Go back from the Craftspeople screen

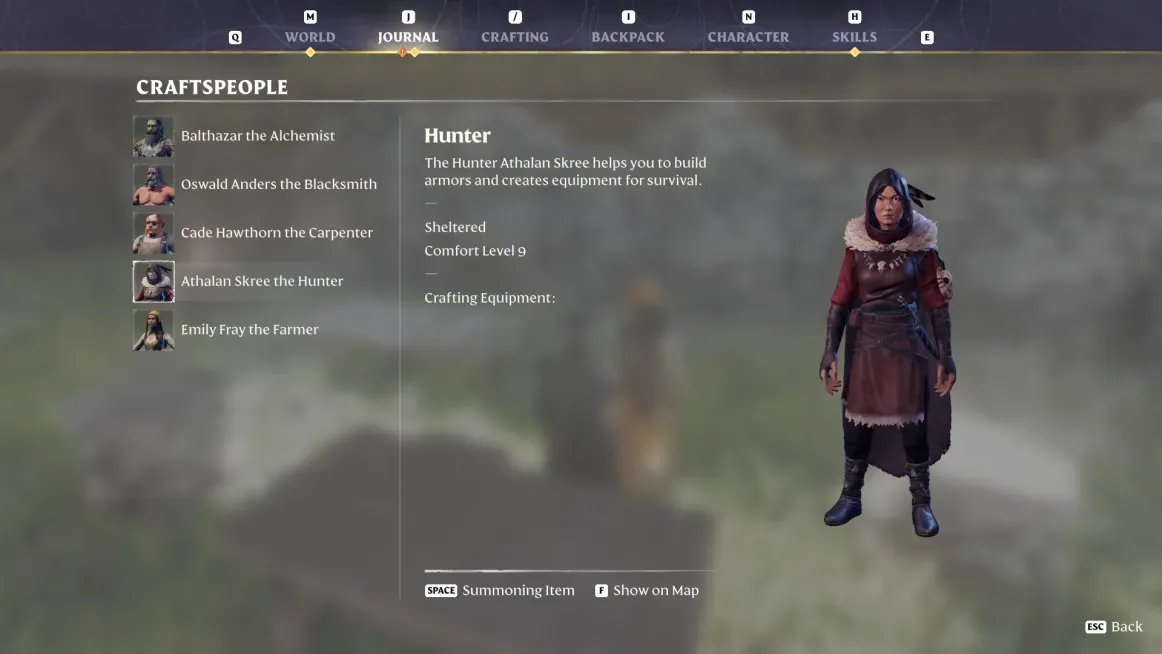click(x=1114, y=627)
